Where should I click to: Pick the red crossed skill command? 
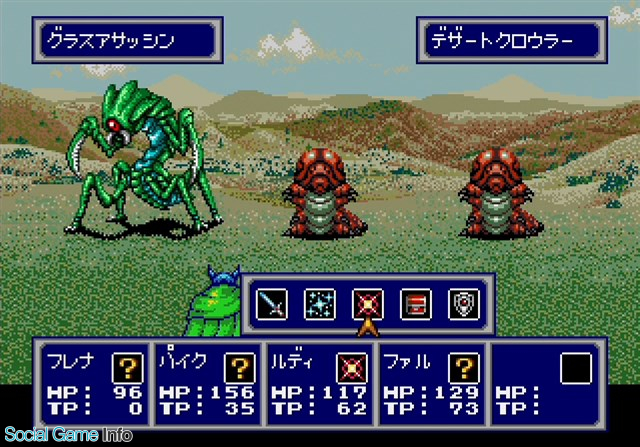pyautogui.click(x=367, y=303)
